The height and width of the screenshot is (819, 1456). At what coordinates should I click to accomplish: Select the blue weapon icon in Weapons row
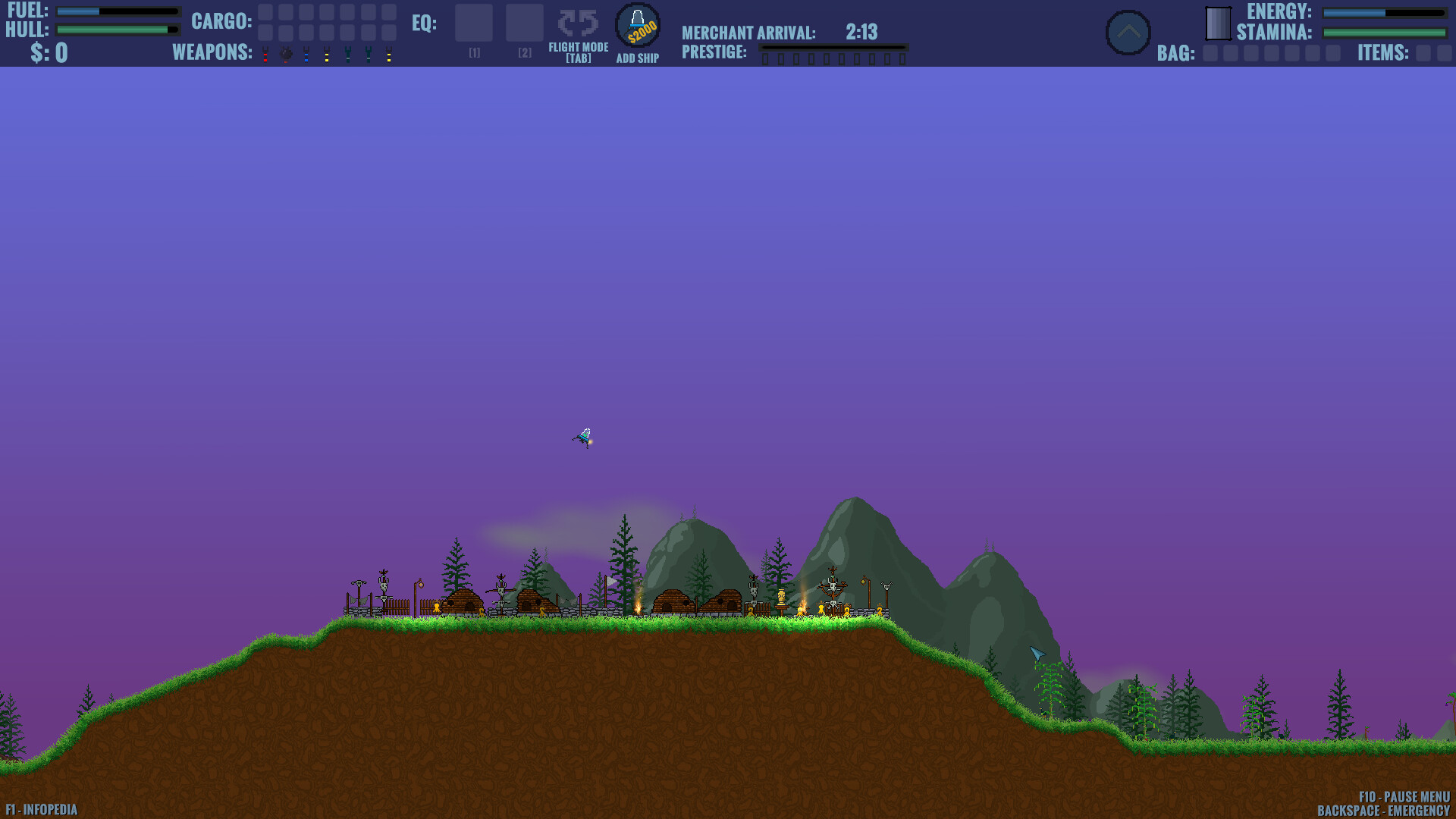pos(306,55)
